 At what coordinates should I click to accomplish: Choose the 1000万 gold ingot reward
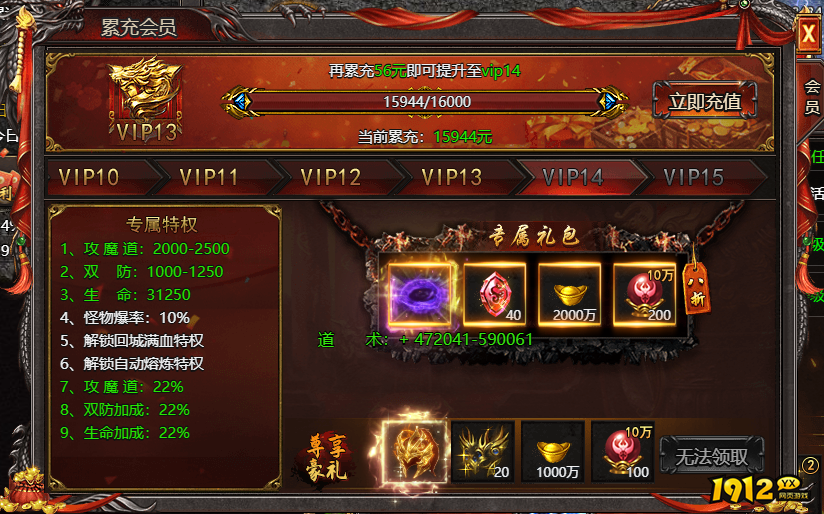pos(553,452)
